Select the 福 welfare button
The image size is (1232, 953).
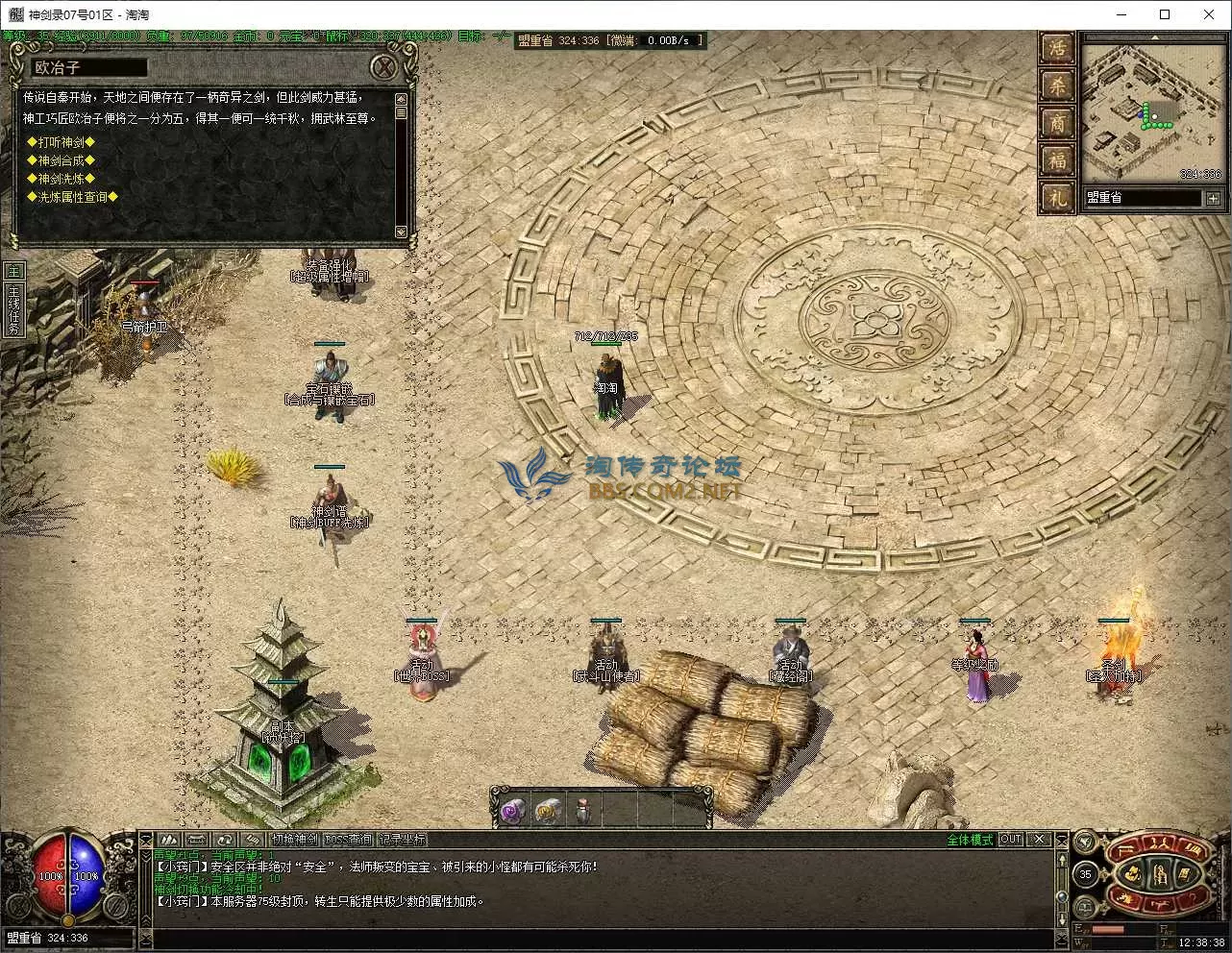1057,159
